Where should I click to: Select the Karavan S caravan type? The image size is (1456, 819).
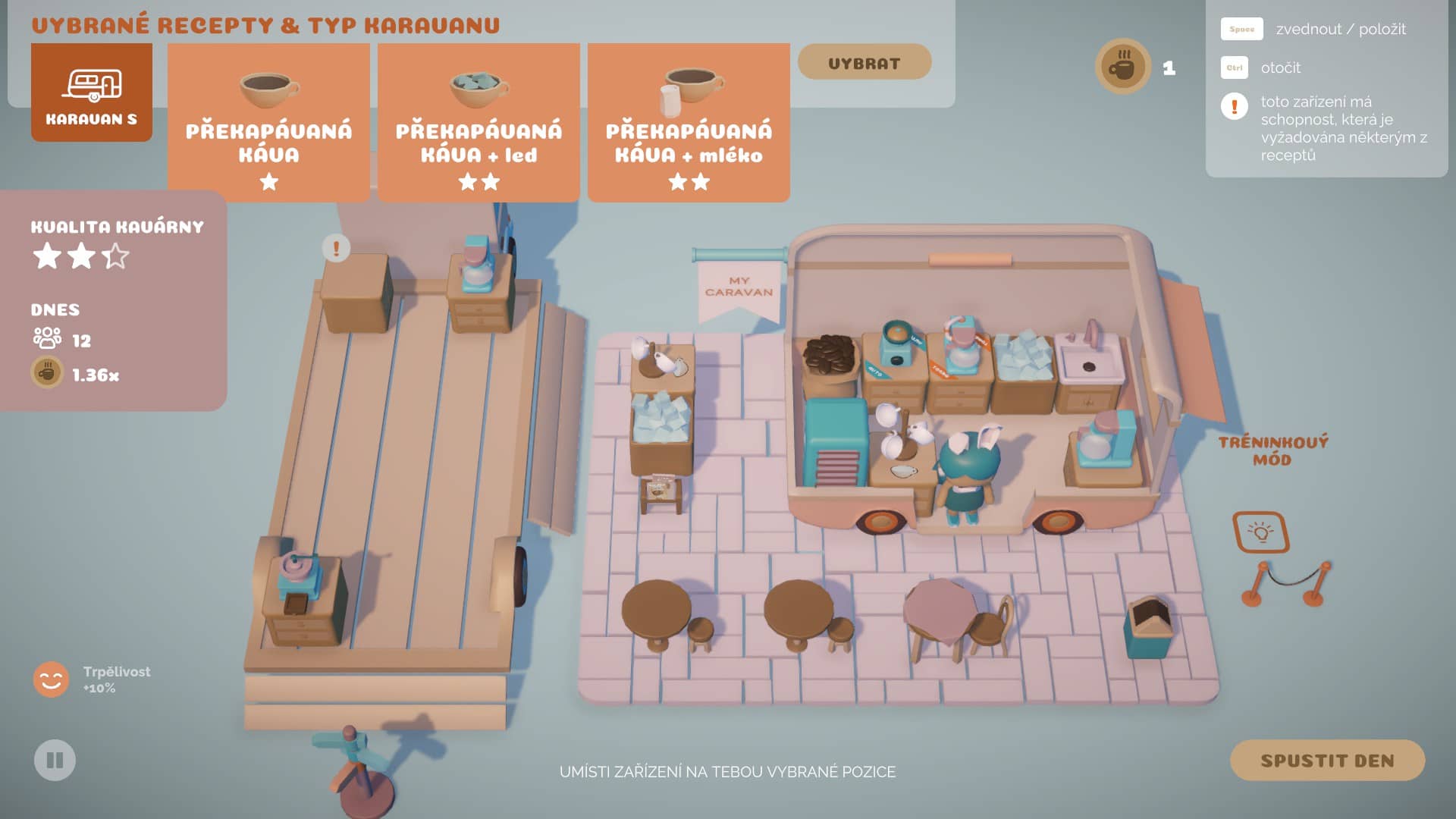click(x=92, y=93)
